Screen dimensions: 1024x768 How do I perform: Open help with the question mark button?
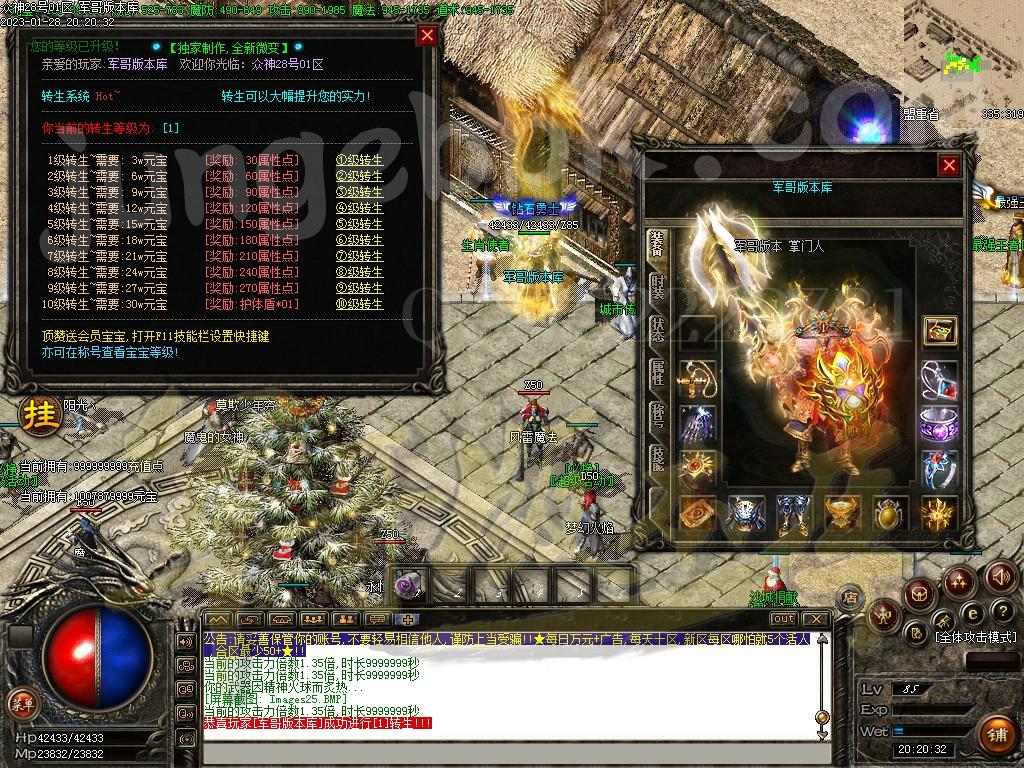click(1001, 612)
